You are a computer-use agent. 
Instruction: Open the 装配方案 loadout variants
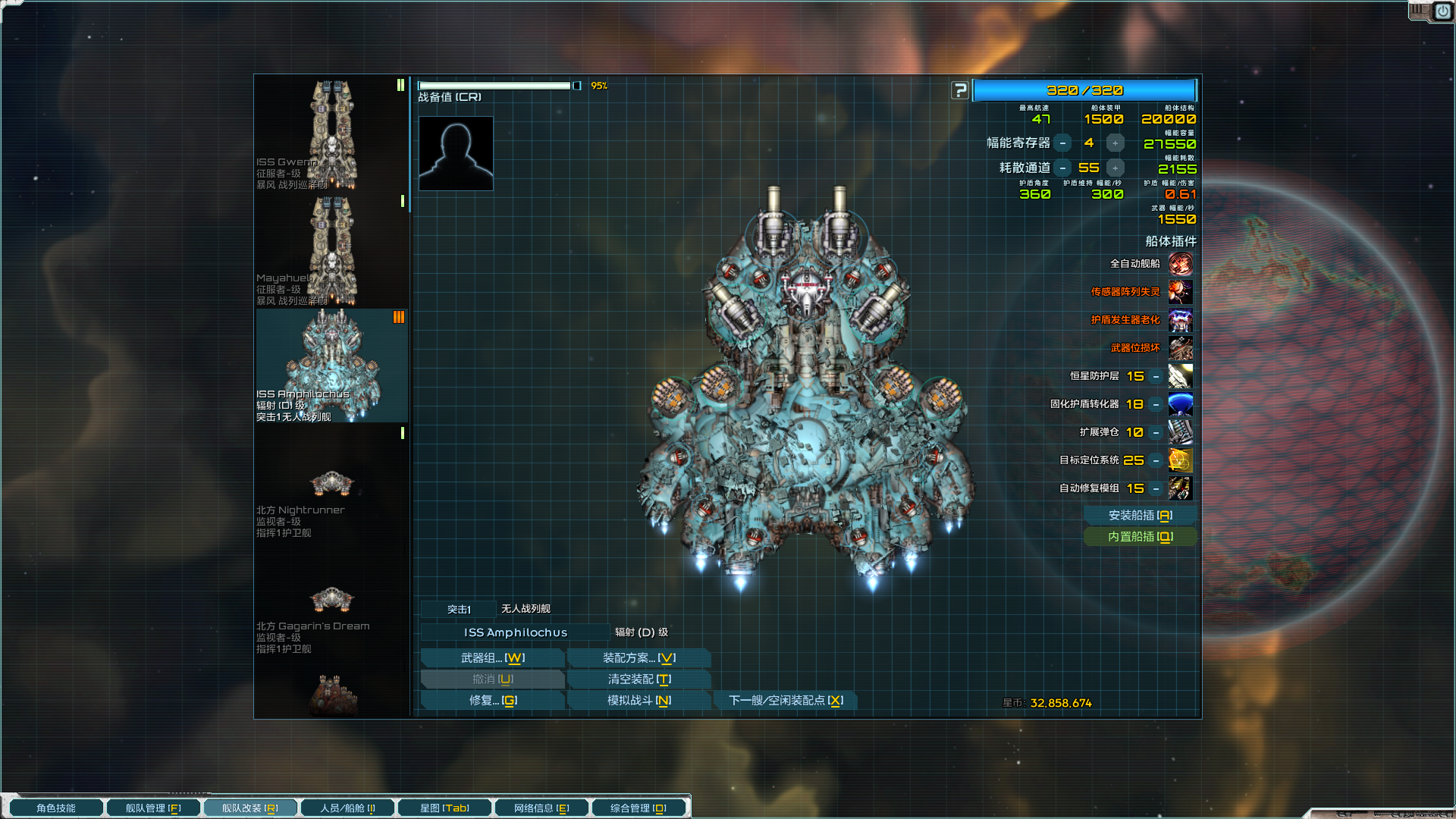tap(639, 658)
